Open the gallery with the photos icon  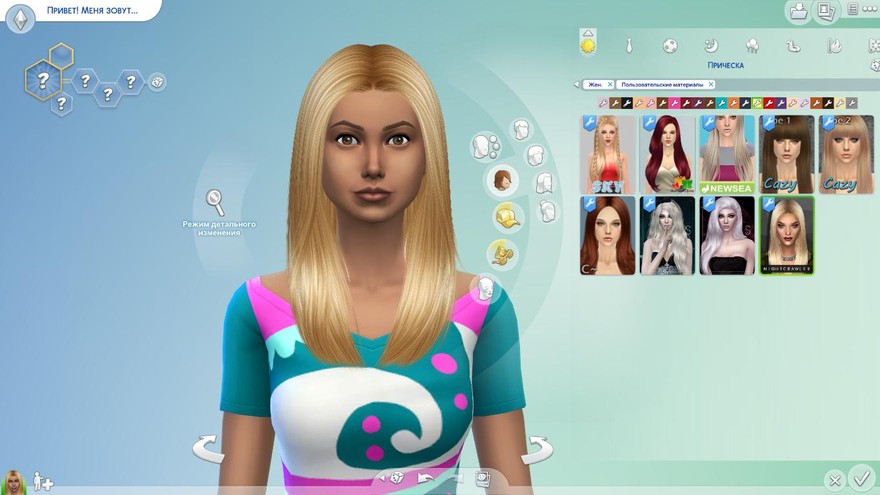826,11
